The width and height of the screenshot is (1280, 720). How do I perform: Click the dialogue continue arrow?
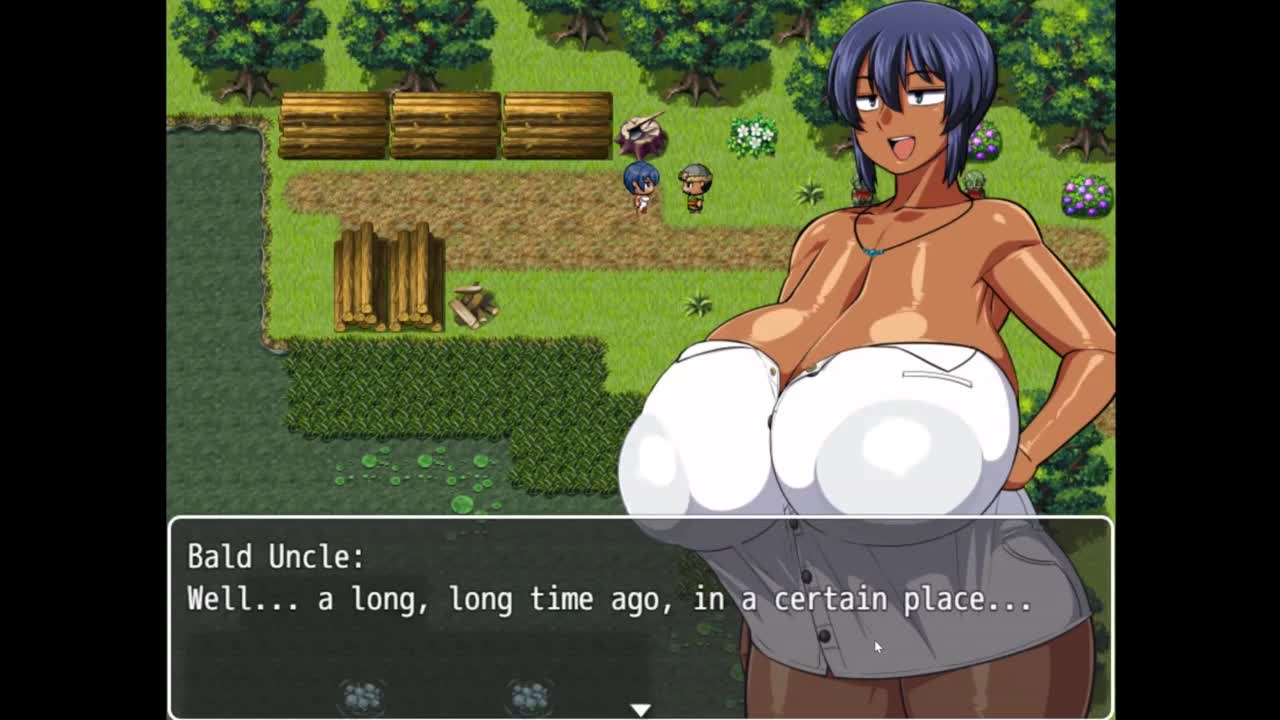click(x=640, y=709)
